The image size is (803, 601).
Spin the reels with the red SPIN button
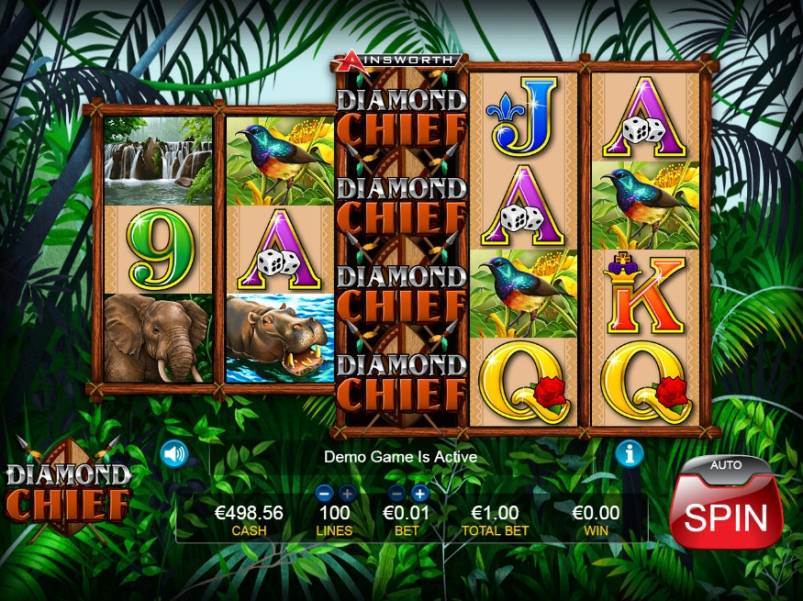click(725, 516)
